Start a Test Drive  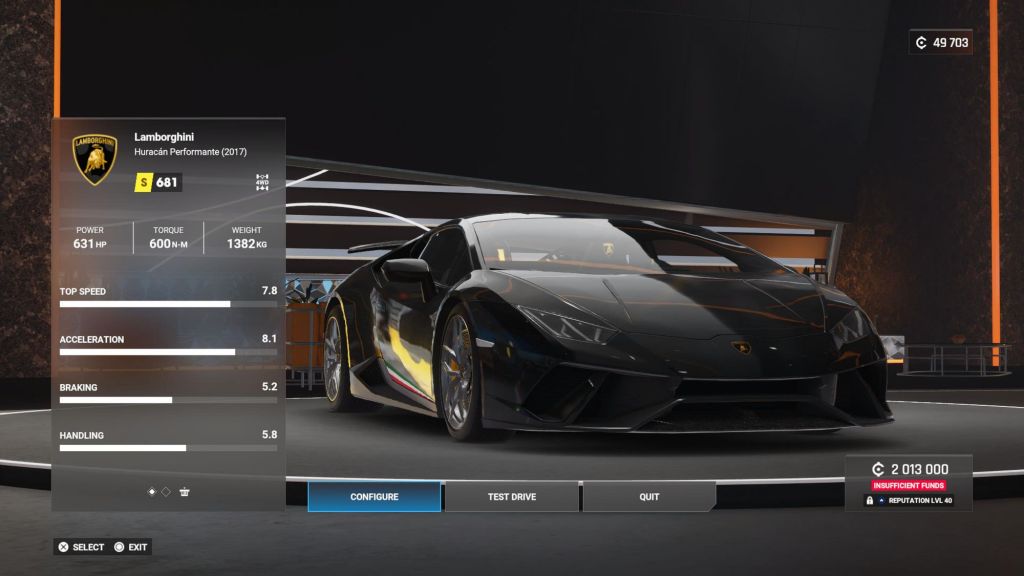(511, 497)
